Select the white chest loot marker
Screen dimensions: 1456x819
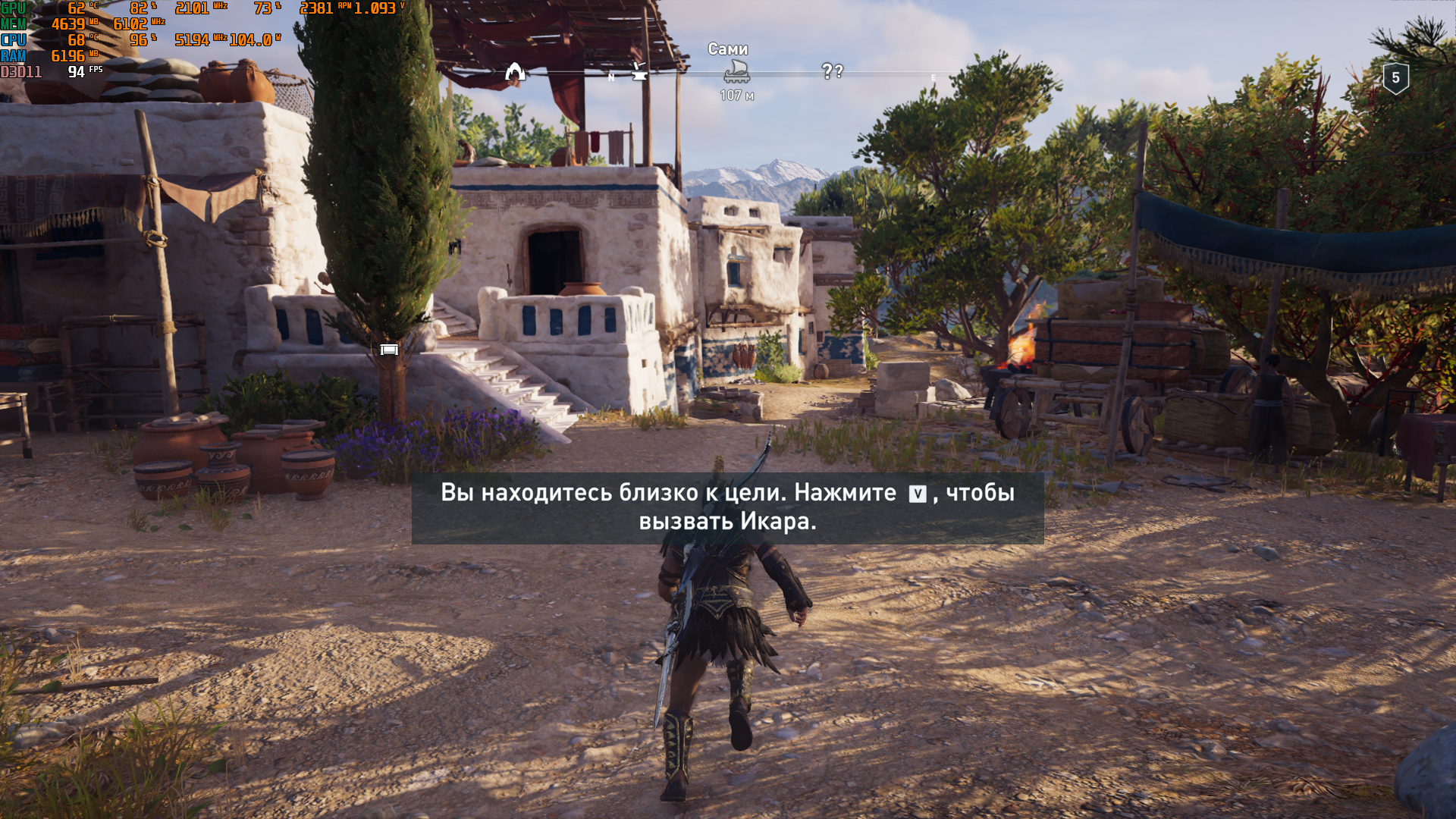(x=389, y=350)
